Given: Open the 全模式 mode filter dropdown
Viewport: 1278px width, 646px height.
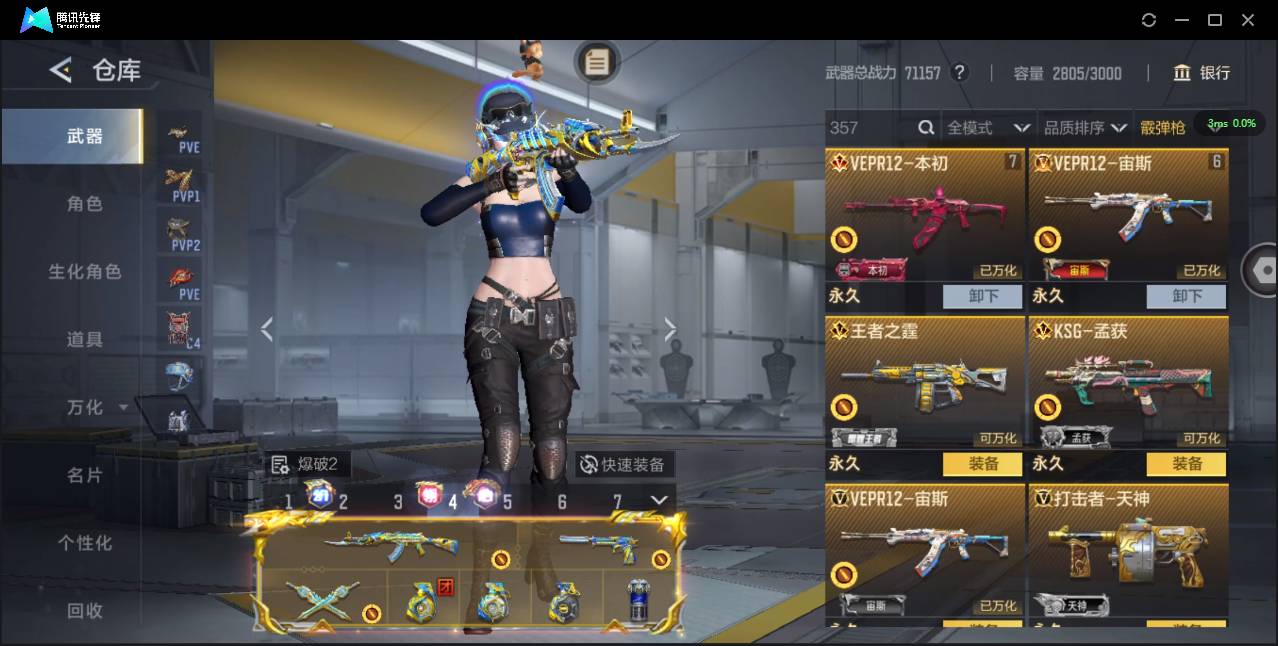Looking at the screenshot, I should pyautogui.click(x=988, y=128).
